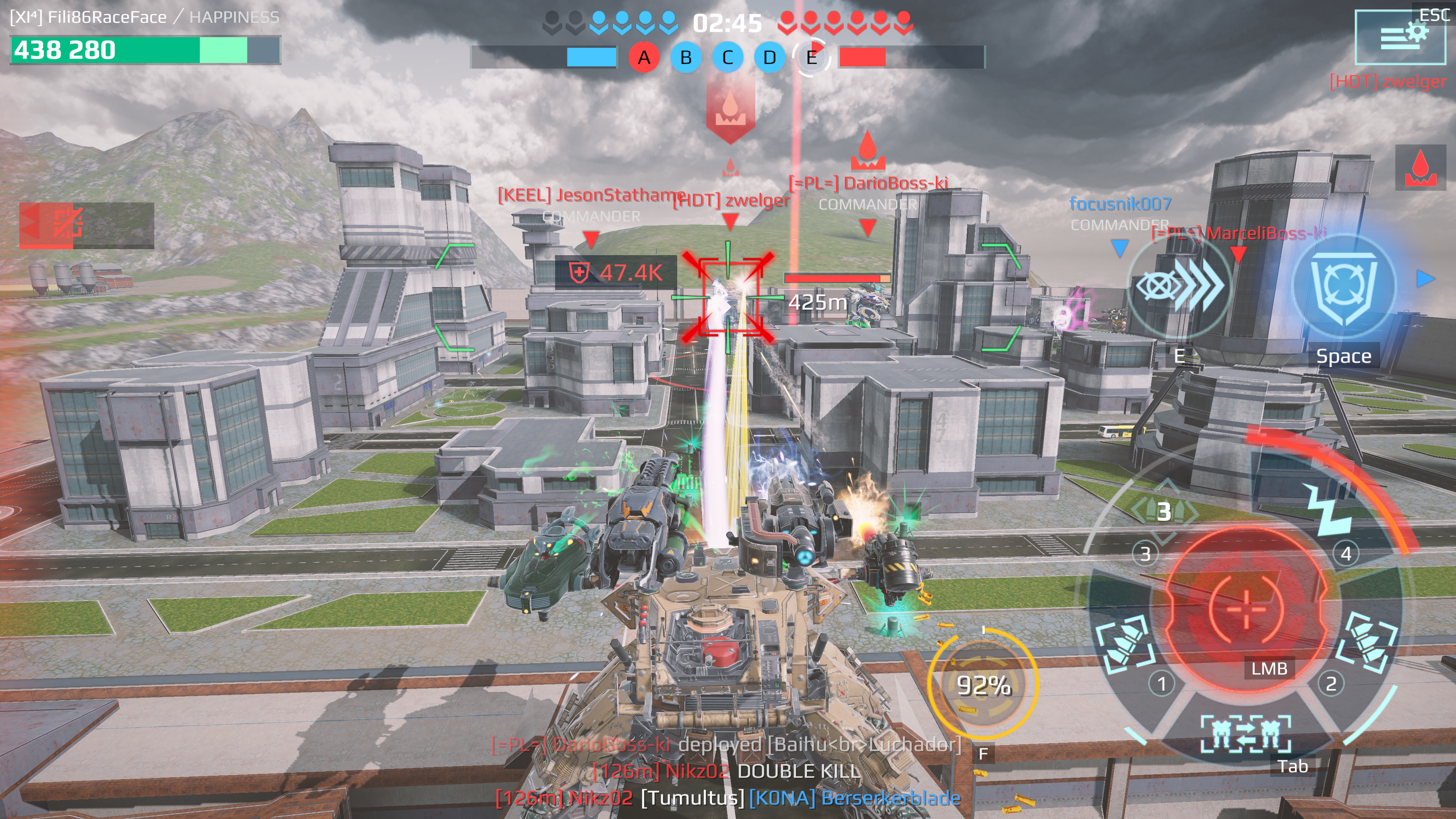This screenshot has height=819, width=1456.
Task: Activate the stealth dash ability
Action: pyautogui.click(x=1179, y=286)
